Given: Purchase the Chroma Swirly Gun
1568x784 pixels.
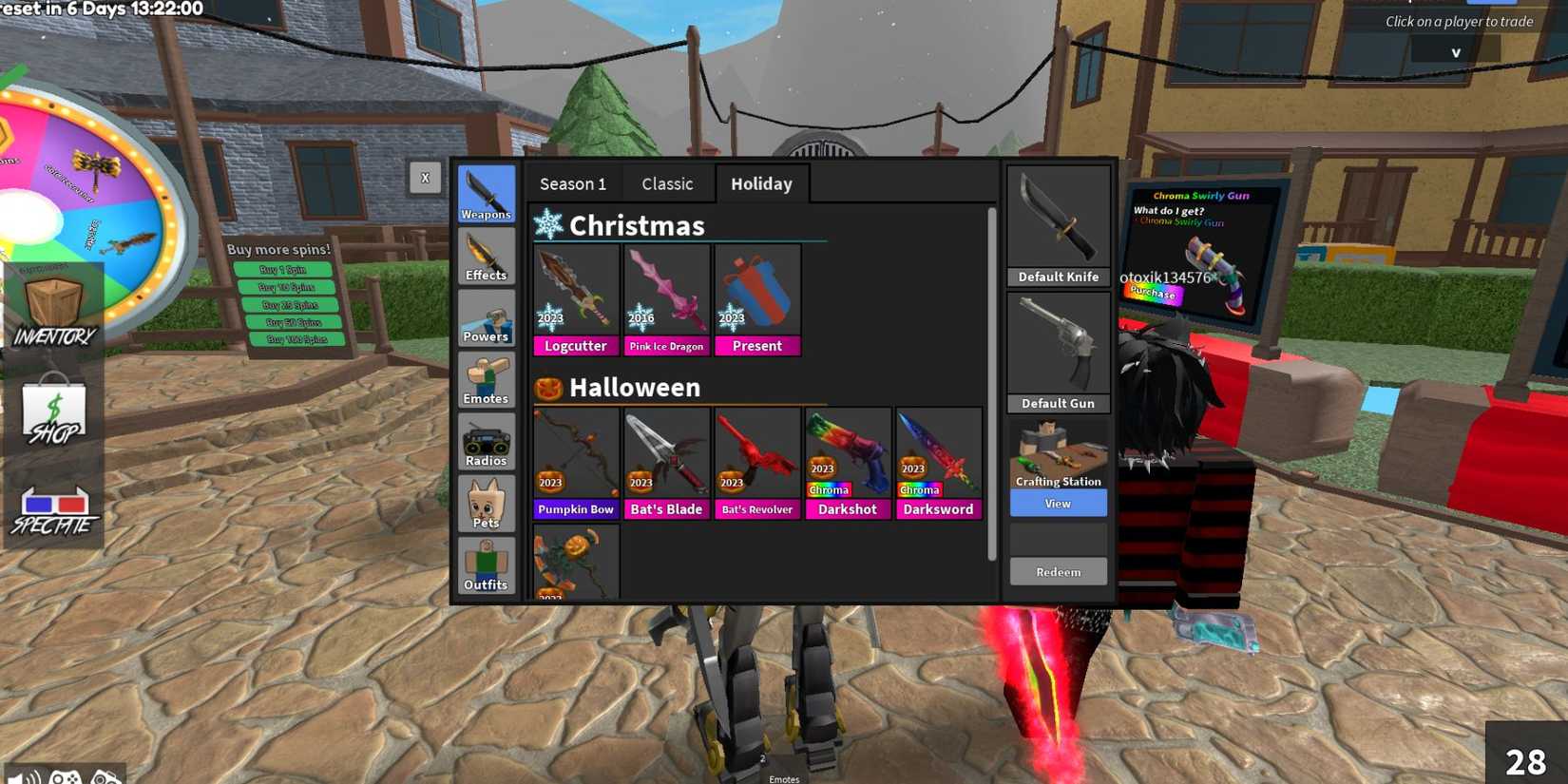Looking at the screenshot, I should tap(1151, 293).
